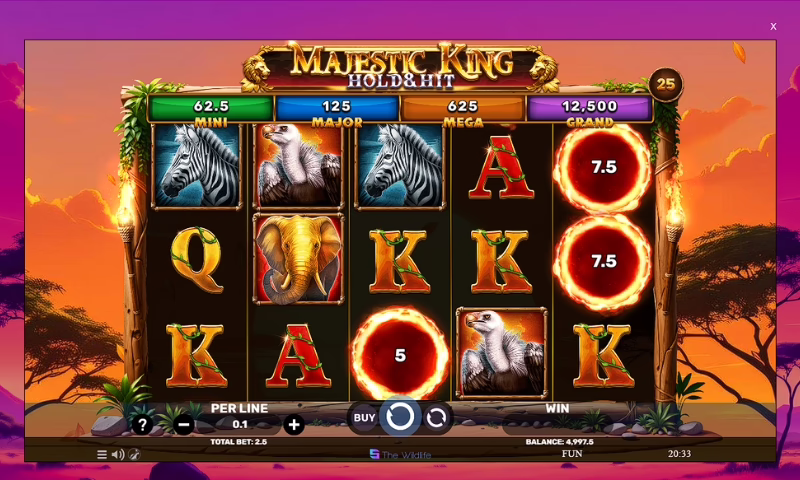The height and width of the screenshot is (480, 800).
Task: Decrease the per line bet
Action: coord(184,424)
